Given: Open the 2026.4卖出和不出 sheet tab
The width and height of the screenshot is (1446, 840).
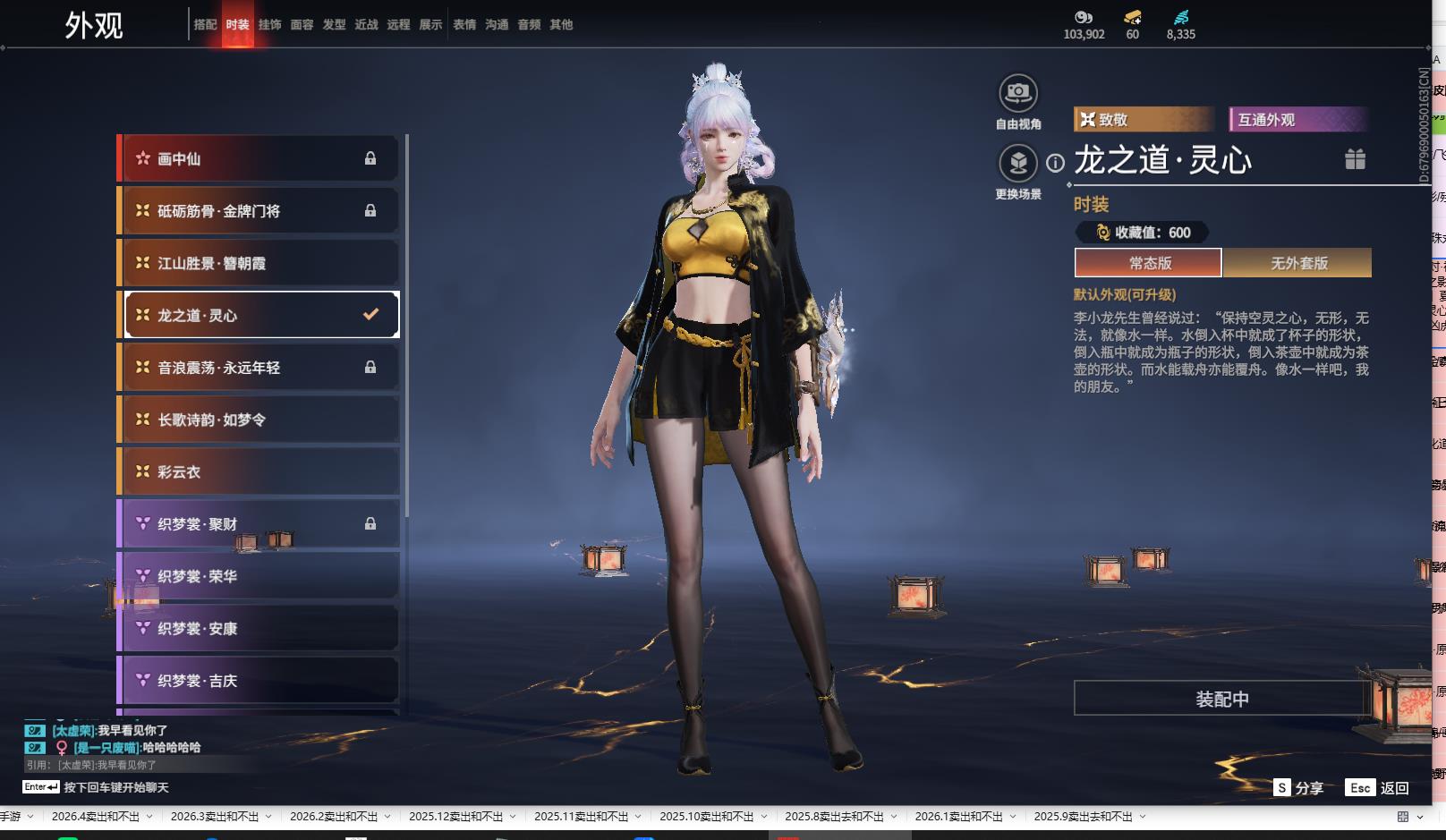Looking at the screenshot, I should (95, 817).
